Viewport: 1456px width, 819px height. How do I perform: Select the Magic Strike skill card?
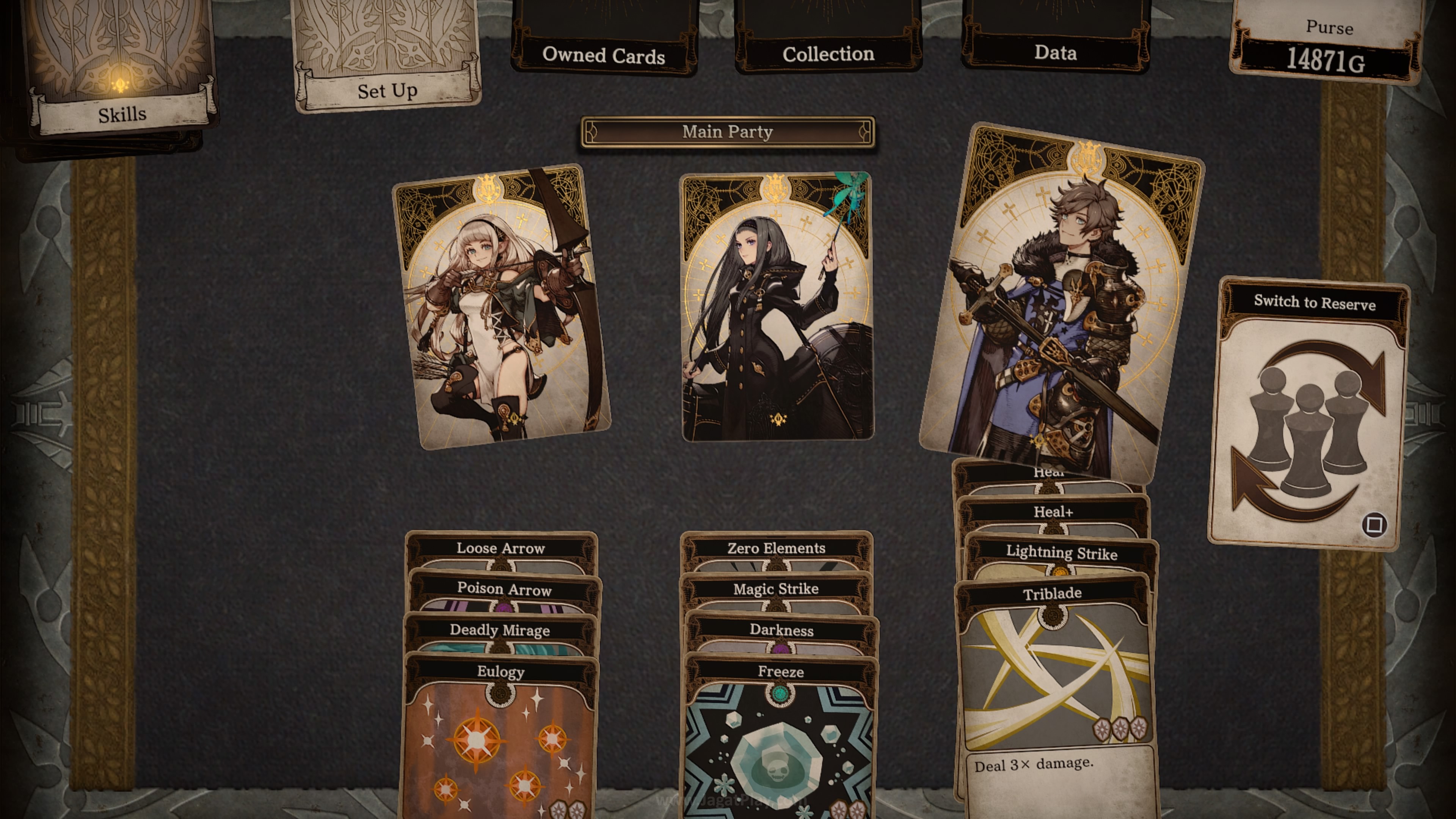(776, 590)
